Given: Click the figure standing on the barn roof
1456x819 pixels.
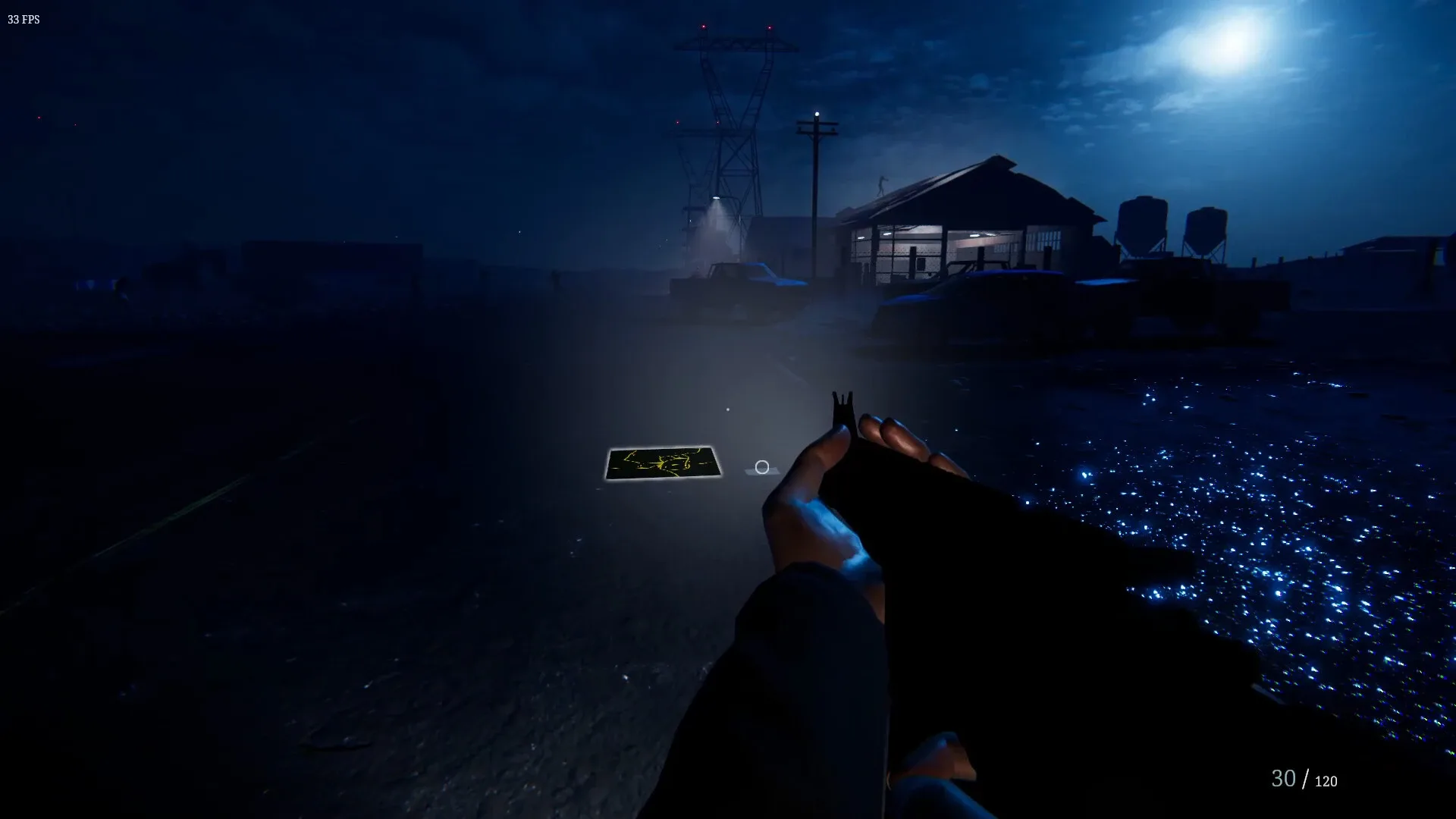Looking at the screenshot, I should point(882,184).
